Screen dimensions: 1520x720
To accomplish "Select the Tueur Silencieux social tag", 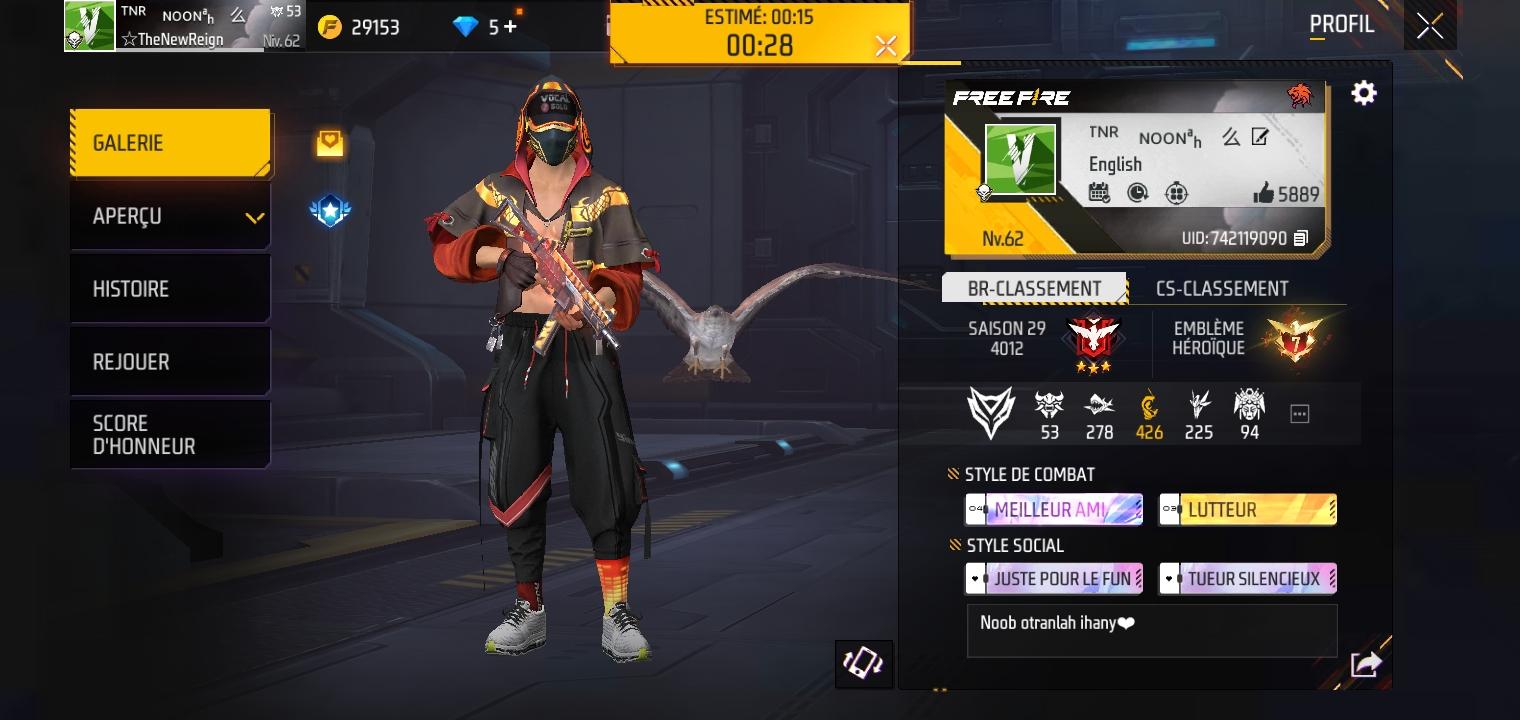I will pyautogui.click(x=1248, y=579).
